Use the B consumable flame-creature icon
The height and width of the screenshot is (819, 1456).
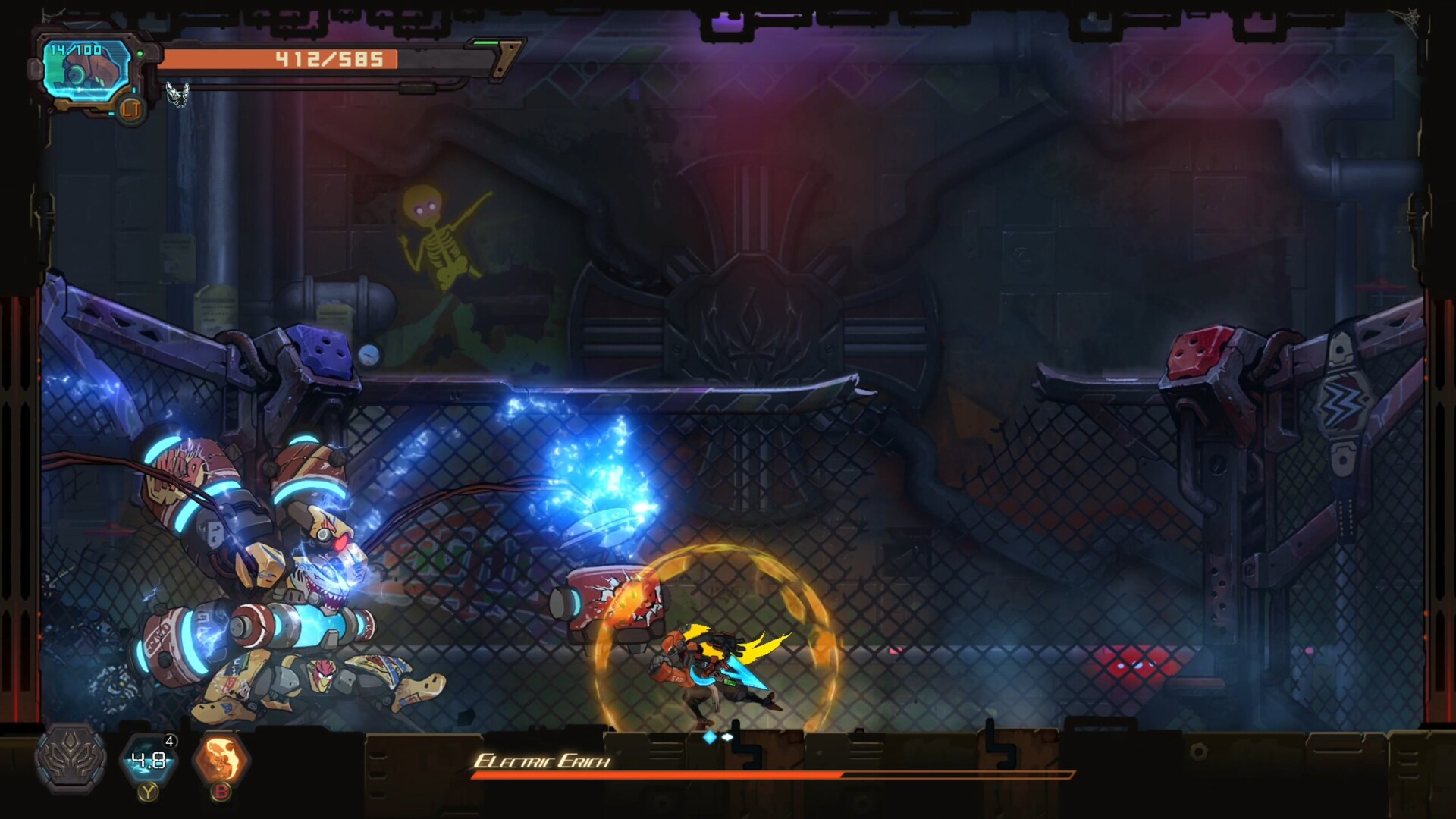(x=220, y=758)
